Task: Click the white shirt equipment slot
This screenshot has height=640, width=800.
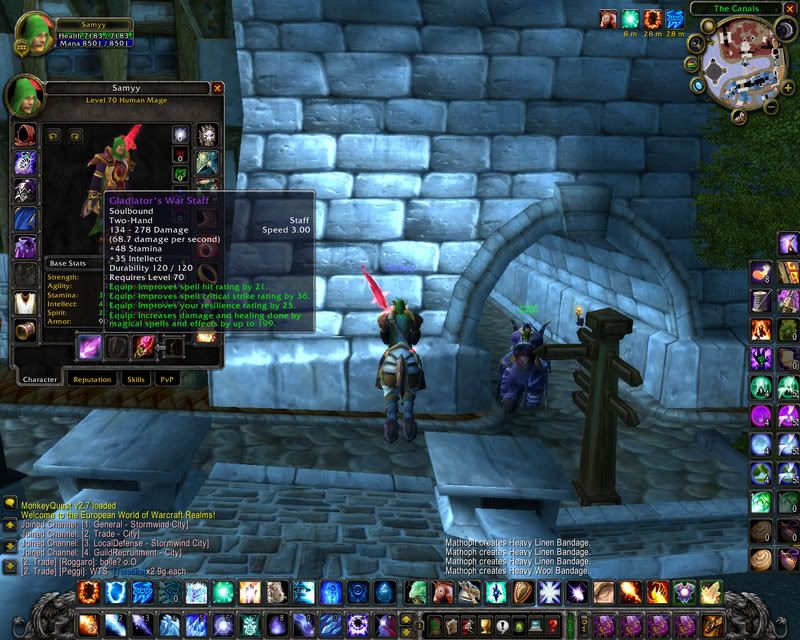Action: pos(25,302)
